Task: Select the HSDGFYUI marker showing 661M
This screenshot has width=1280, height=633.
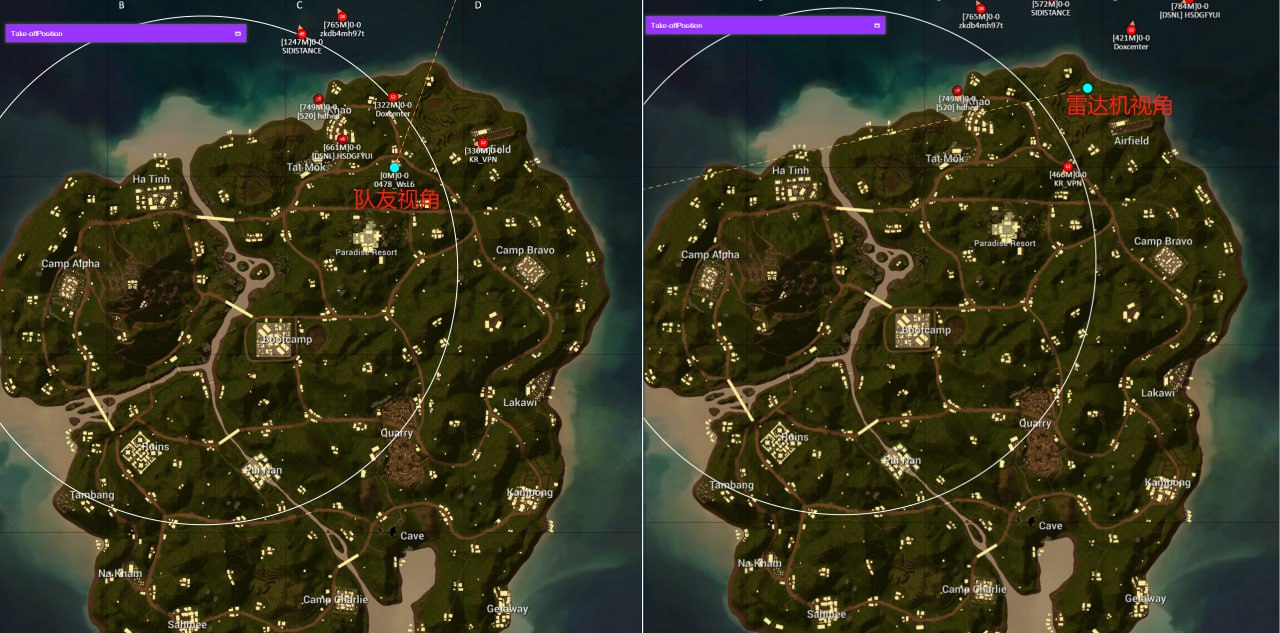Action: (x=342, y=139)
